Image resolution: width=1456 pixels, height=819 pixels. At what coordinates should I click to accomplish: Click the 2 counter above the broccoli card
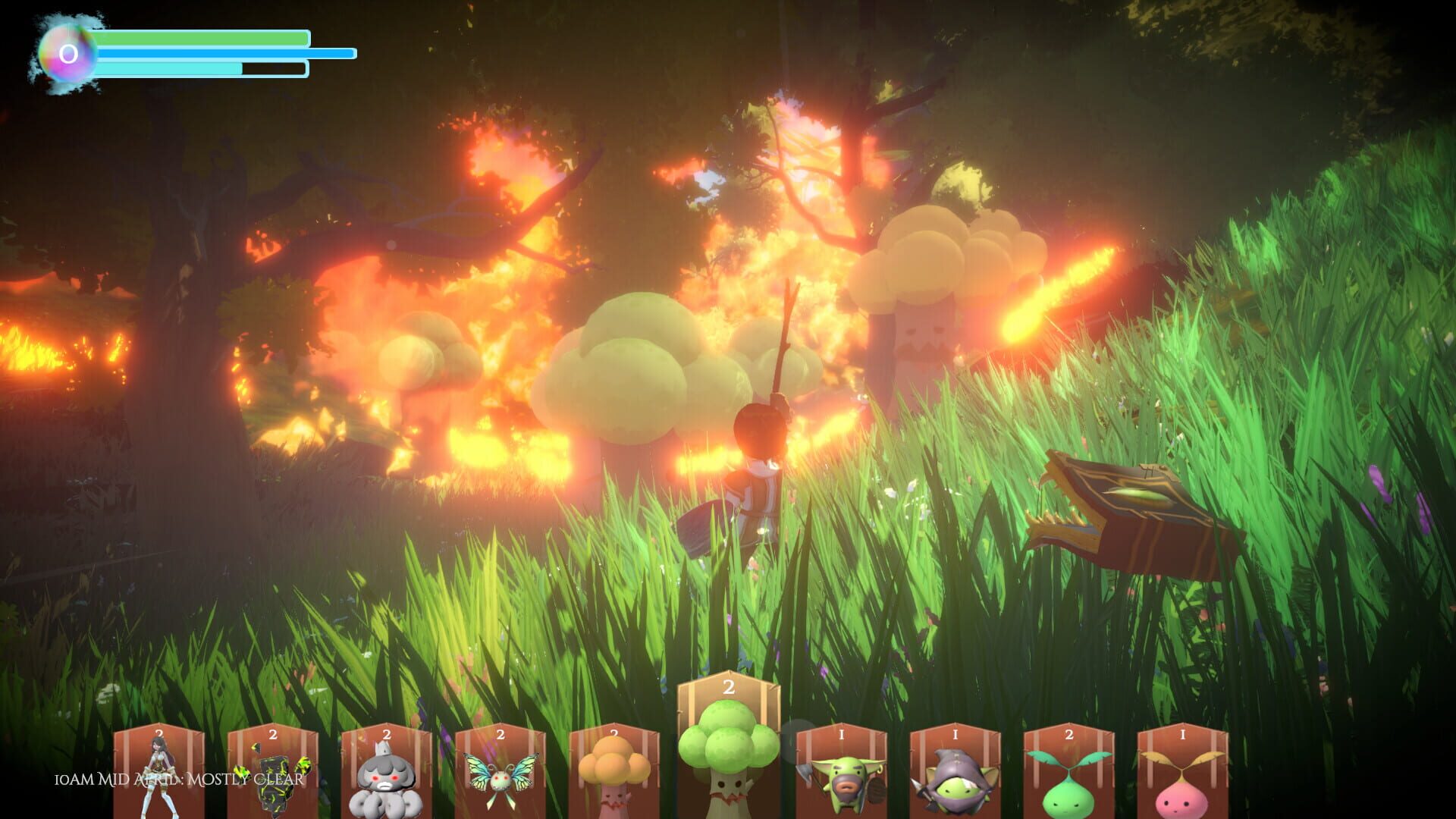click(730, 689)
